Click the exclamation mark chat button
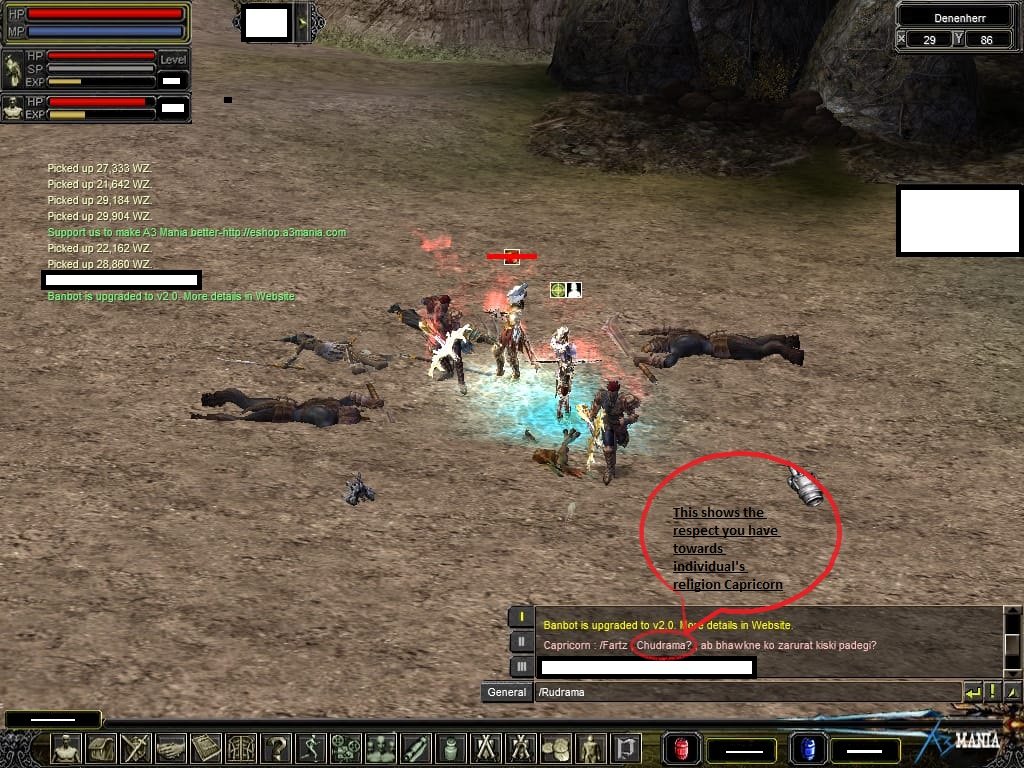This screenshot has height=768, width=1024. click(993, 692)
